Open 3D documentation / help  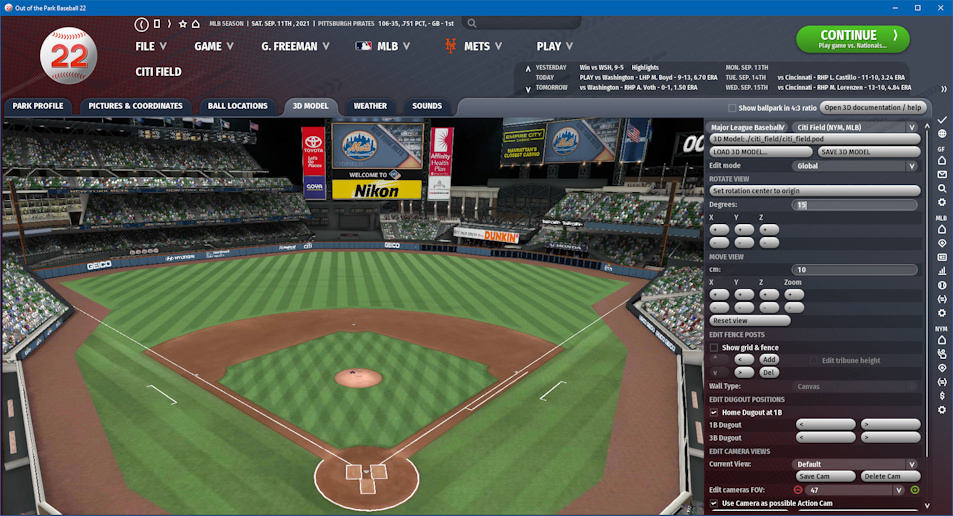point(873,107)
